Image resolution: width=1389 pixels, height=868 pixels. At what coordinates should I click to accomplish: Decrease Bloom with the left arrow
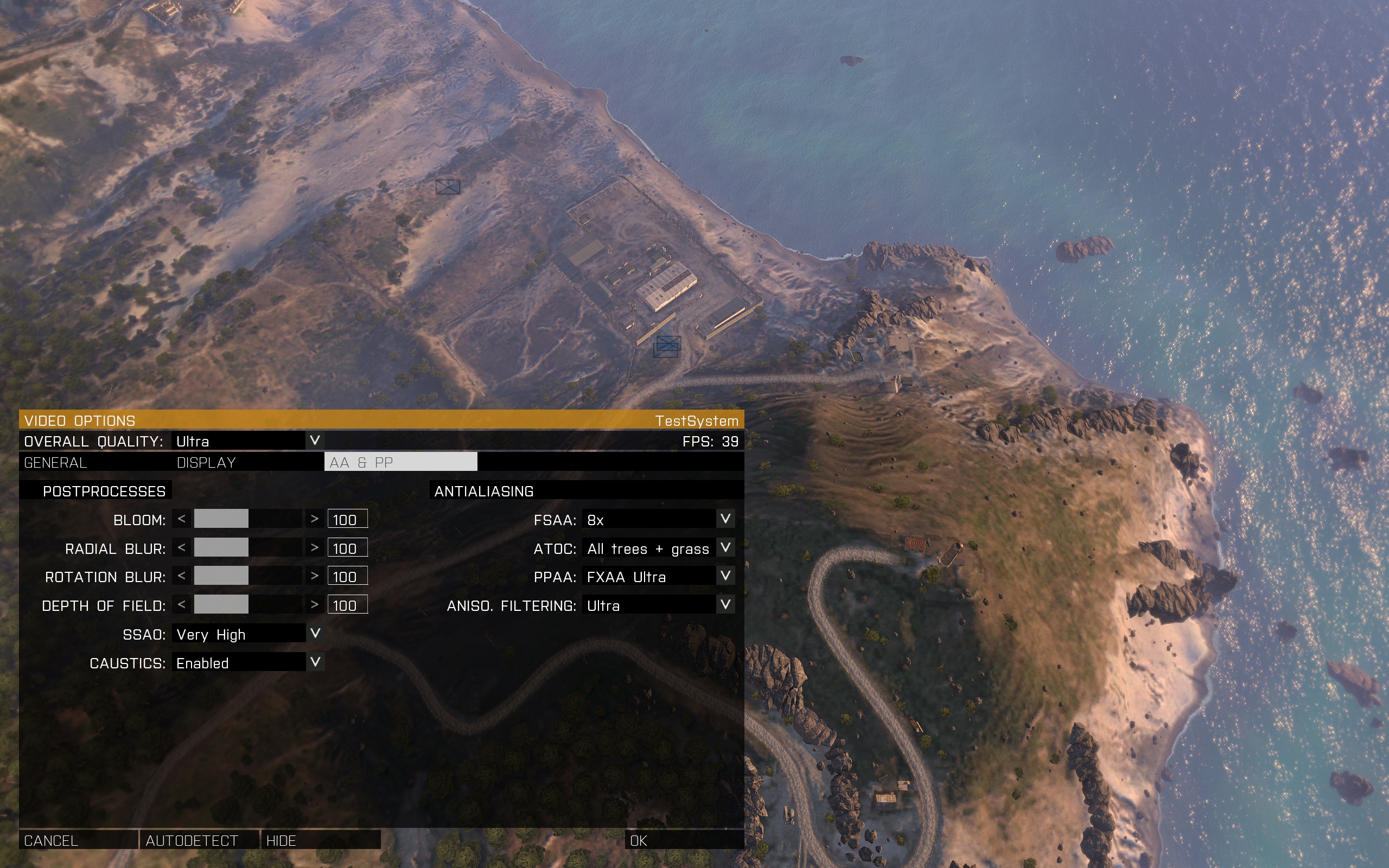pos(181,519)
